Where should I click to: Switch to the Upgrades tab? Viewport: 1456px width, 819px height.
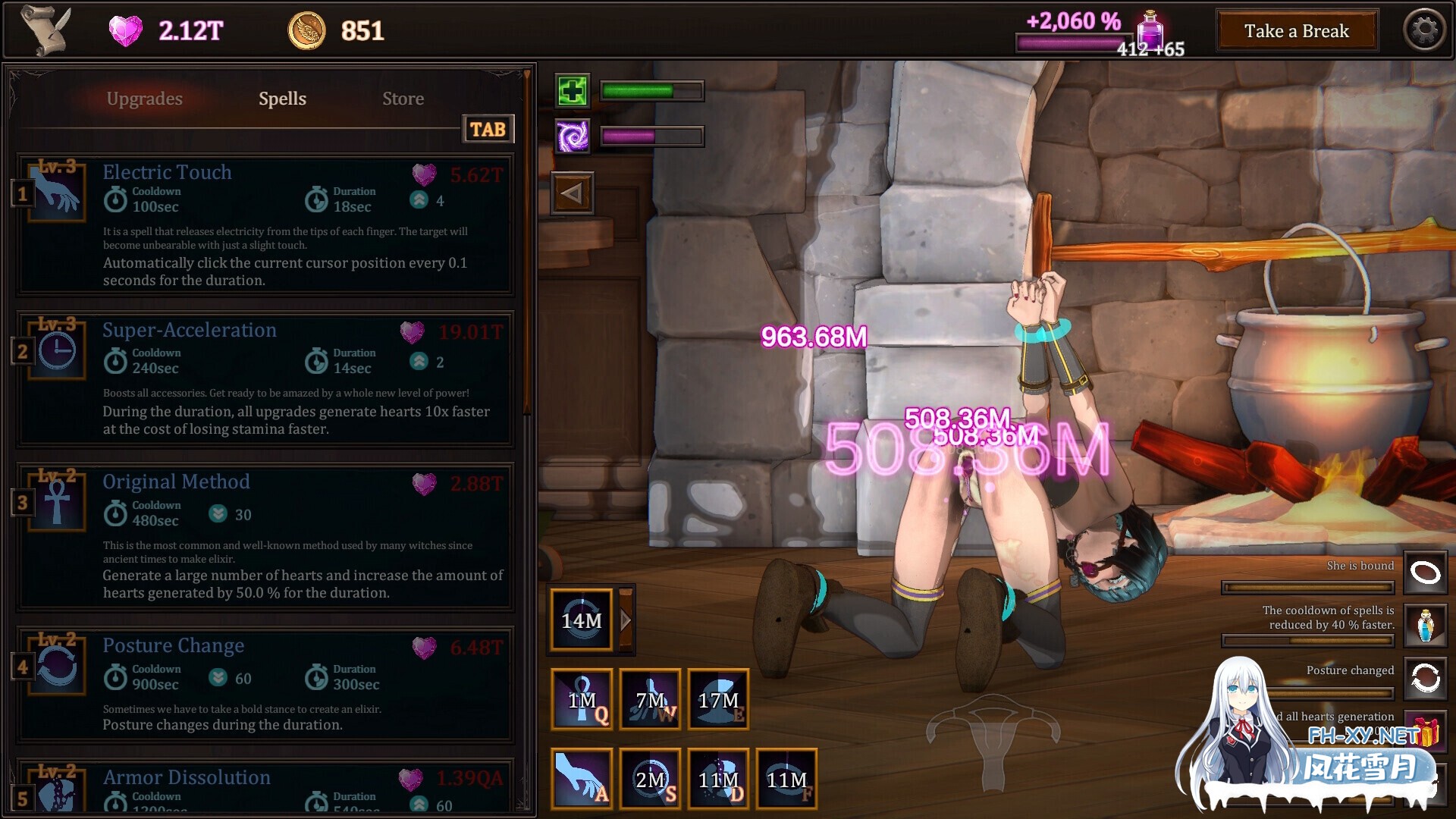tap(144, 99)
